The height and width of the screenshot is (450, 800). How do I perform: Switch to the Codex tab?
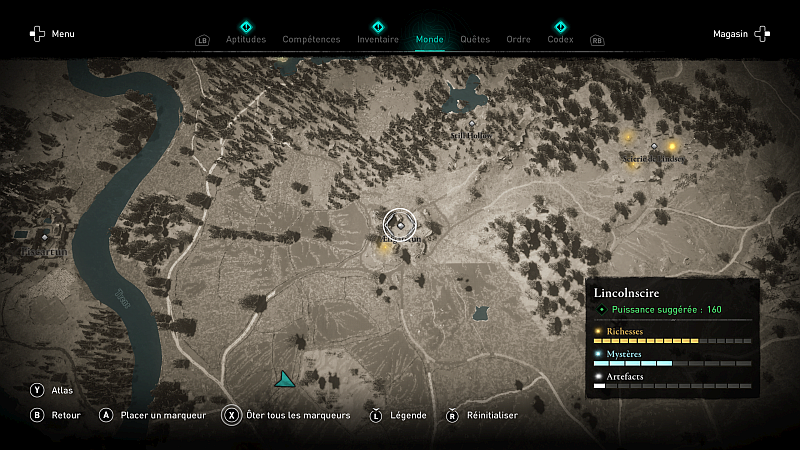560,40
